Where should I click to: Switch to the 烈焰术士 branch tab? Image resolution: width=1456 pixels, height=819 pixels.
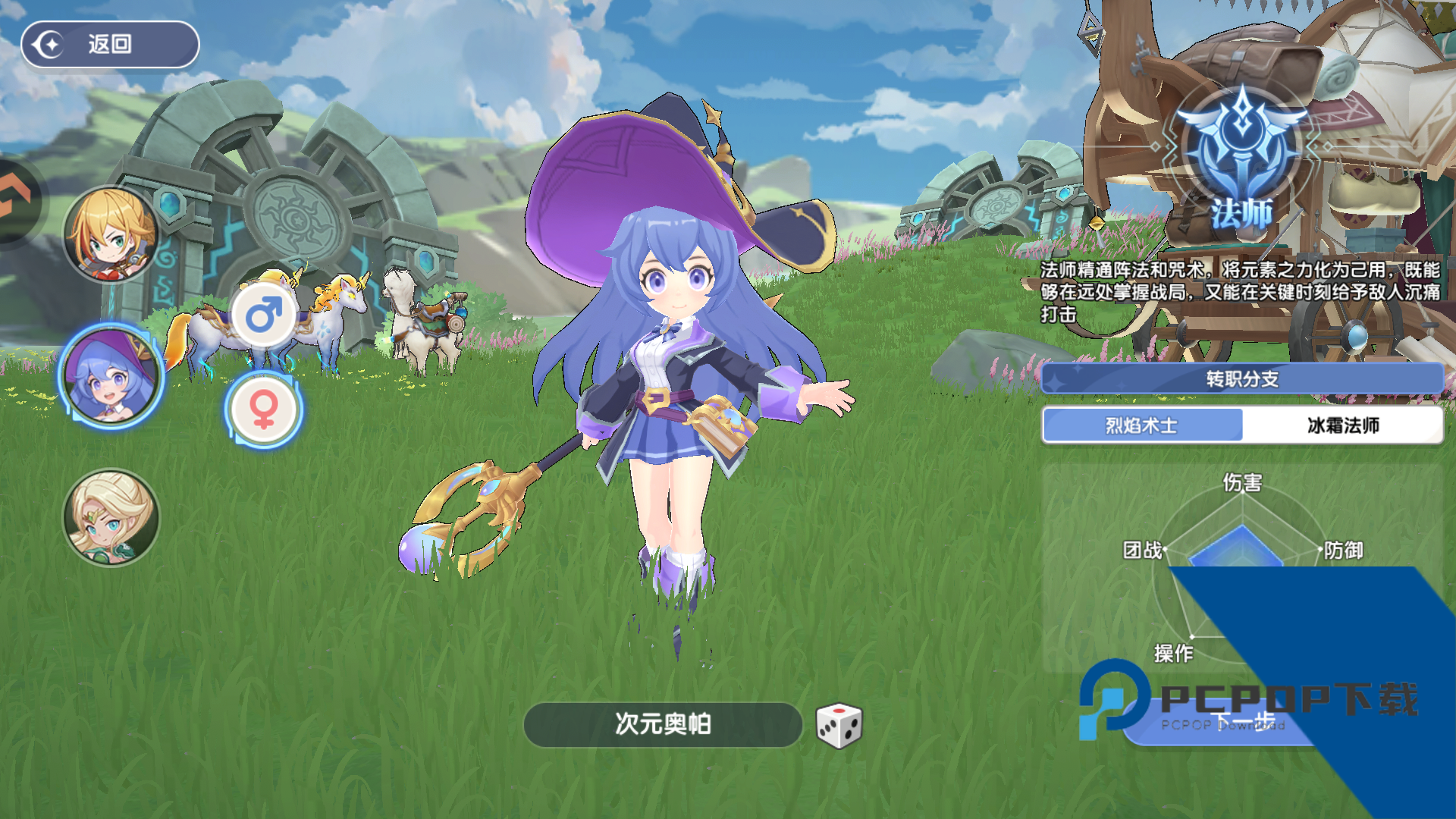point(1142,425)
